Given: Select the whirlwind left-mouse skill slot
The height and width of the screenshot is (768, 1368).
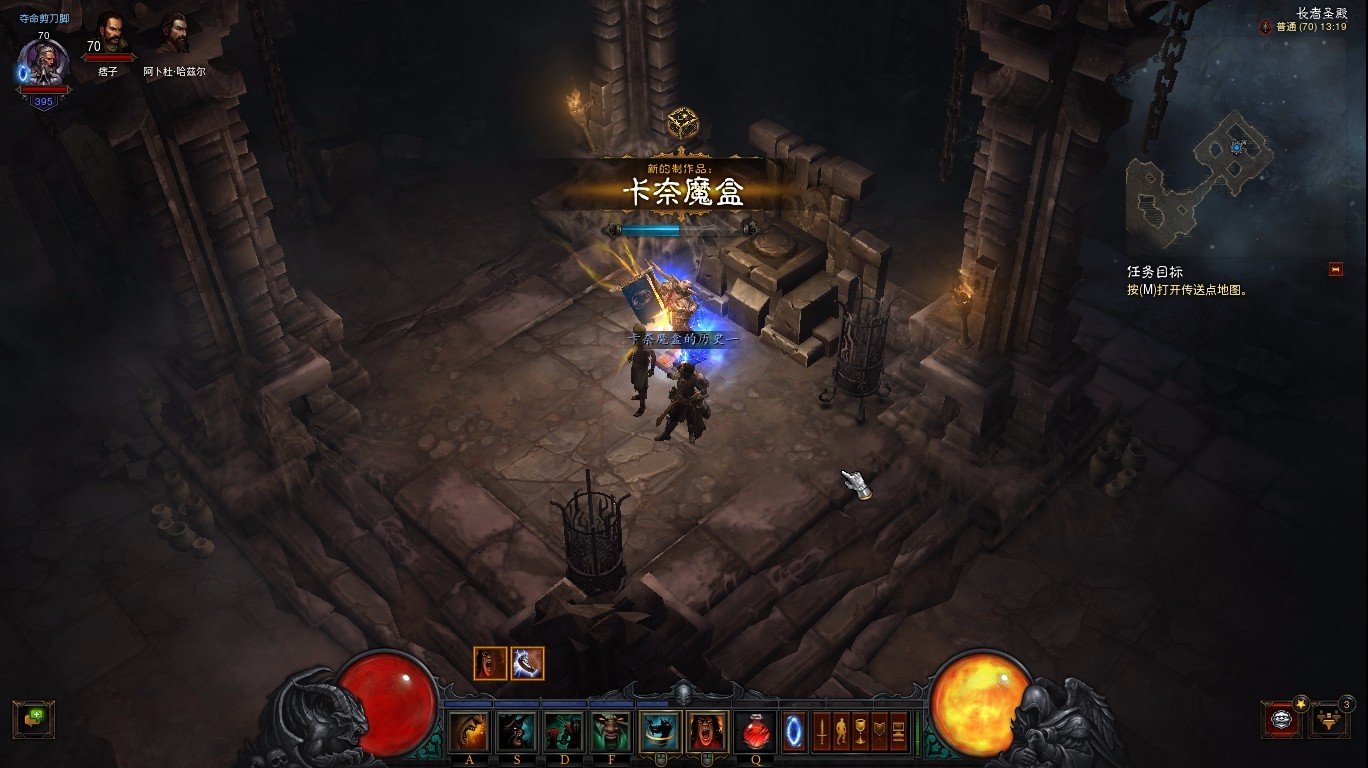Looking at the screenshot, I should point(659,732).
